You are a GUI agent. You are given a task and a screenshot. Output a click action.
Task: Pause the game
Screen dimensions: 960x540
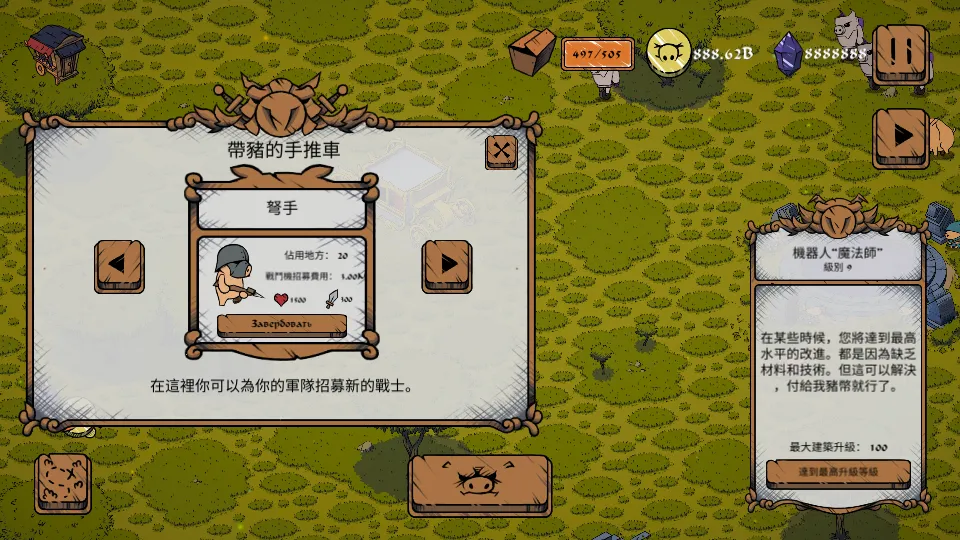click(x=899, y=54)
